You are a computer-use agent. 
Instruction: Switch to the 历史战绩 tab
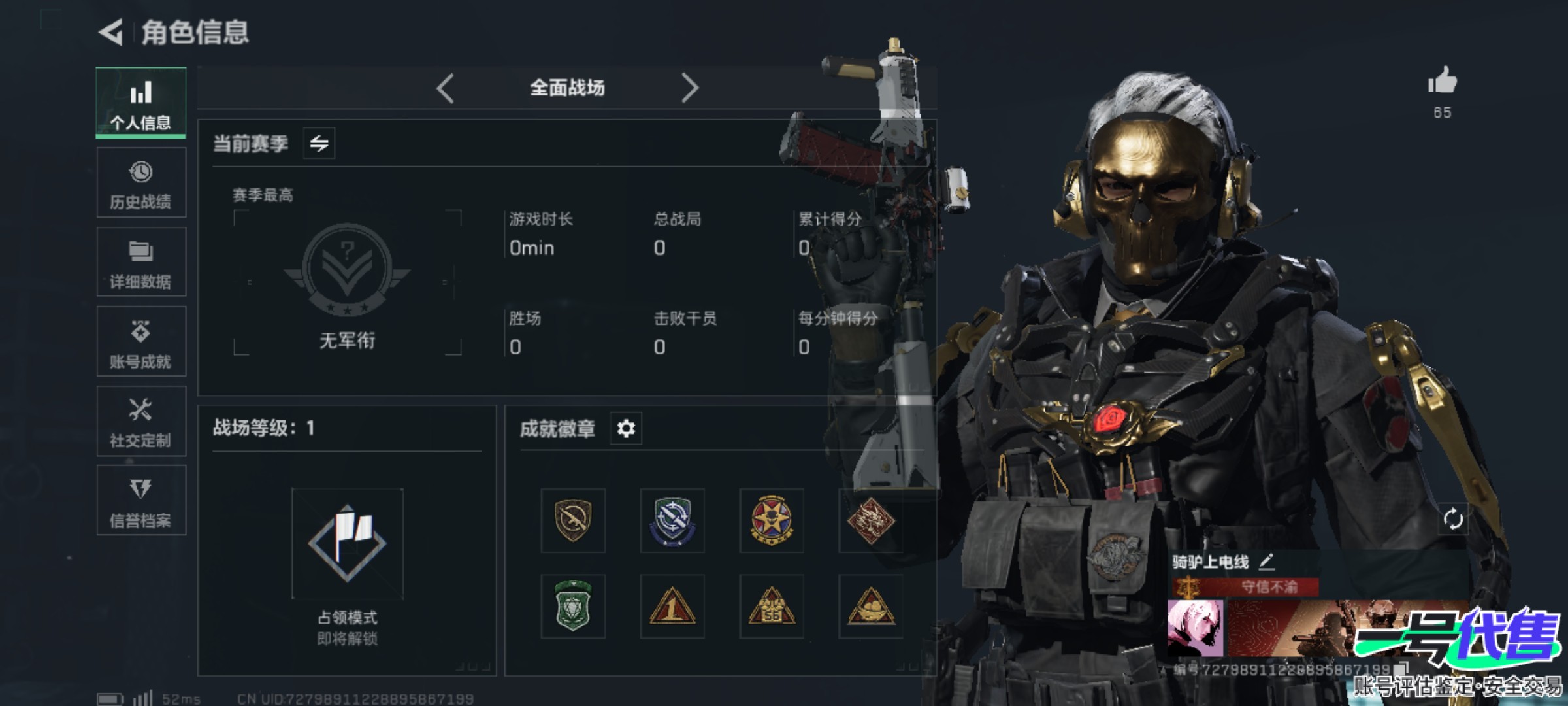pos(141,182)
